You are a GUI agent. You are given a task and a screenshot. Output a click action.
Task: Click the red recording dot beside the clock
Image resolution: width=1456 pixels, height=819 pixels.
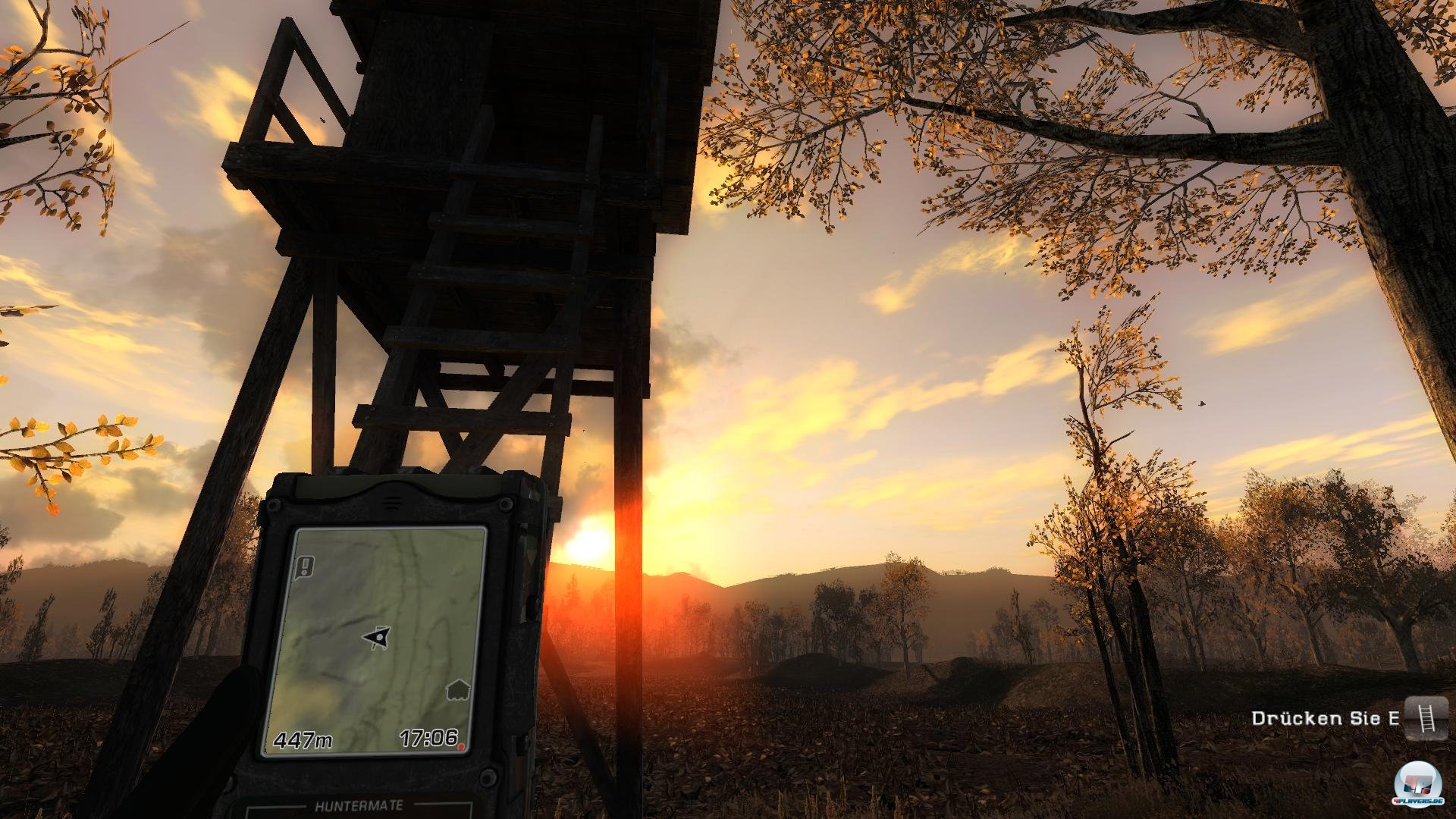click(462, 745)
